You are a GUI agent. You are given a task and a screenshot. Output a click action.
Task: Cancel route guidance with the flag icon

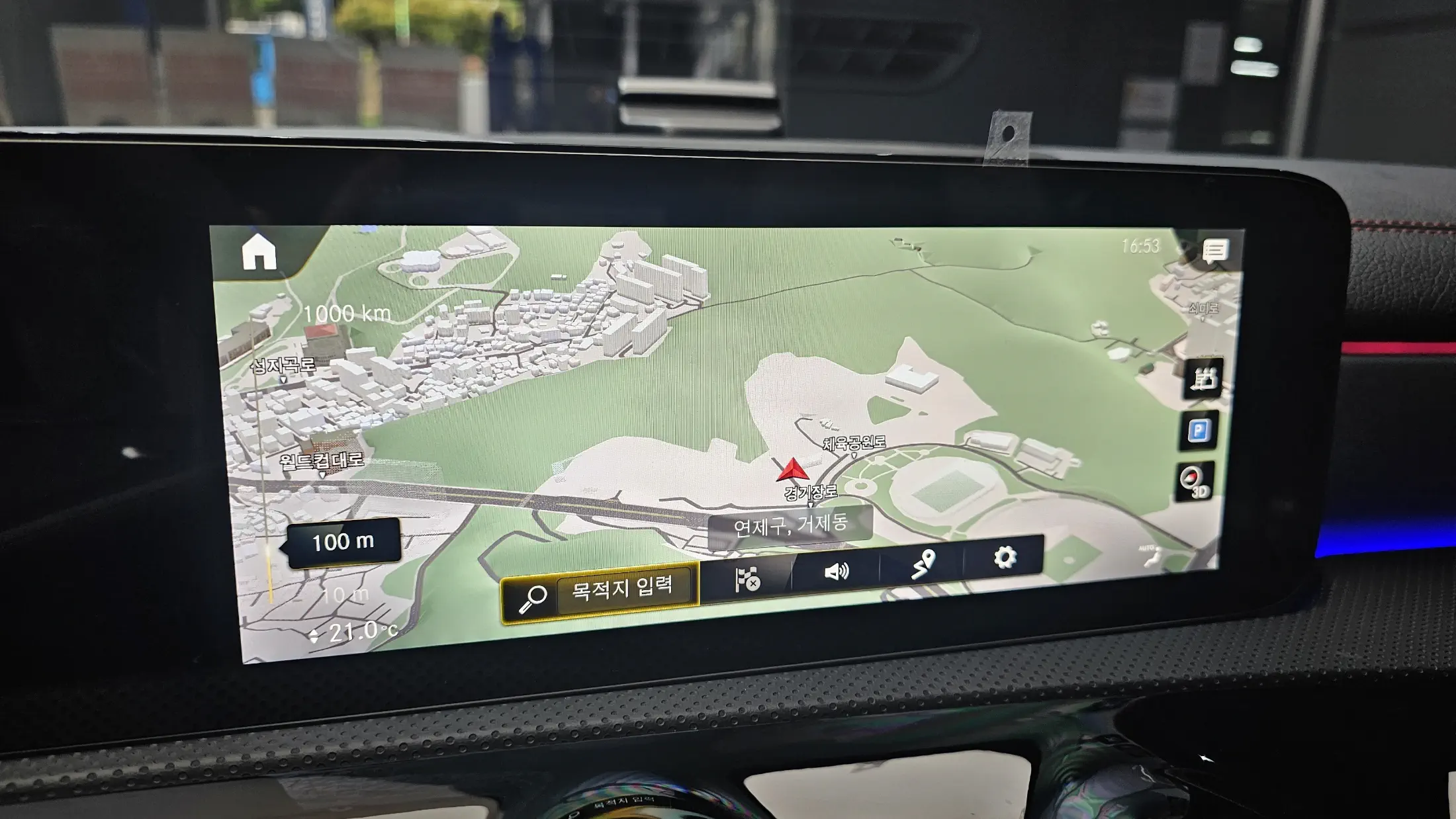(748, 580)
